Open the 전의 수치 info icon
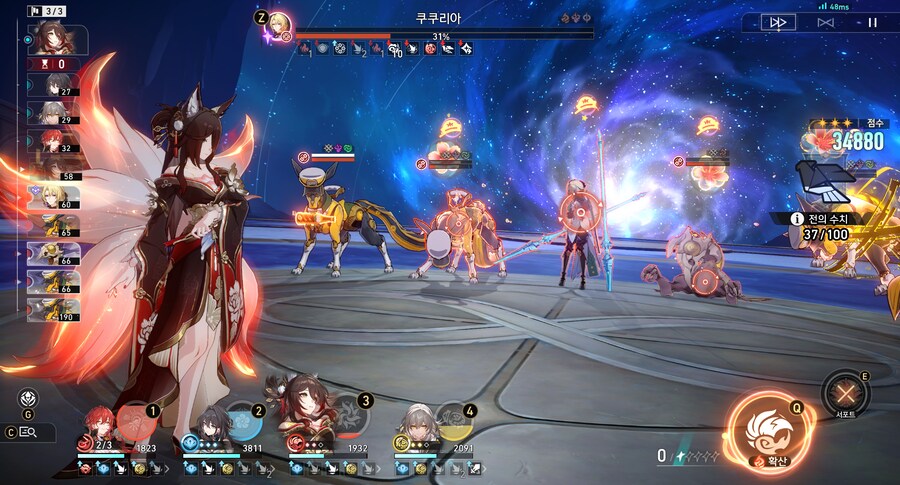 point(796,218)
